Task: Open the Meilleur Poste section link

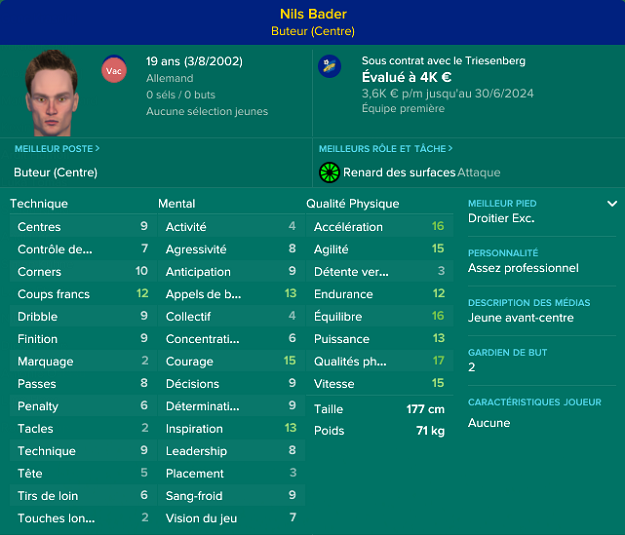Action: point(56,149)
